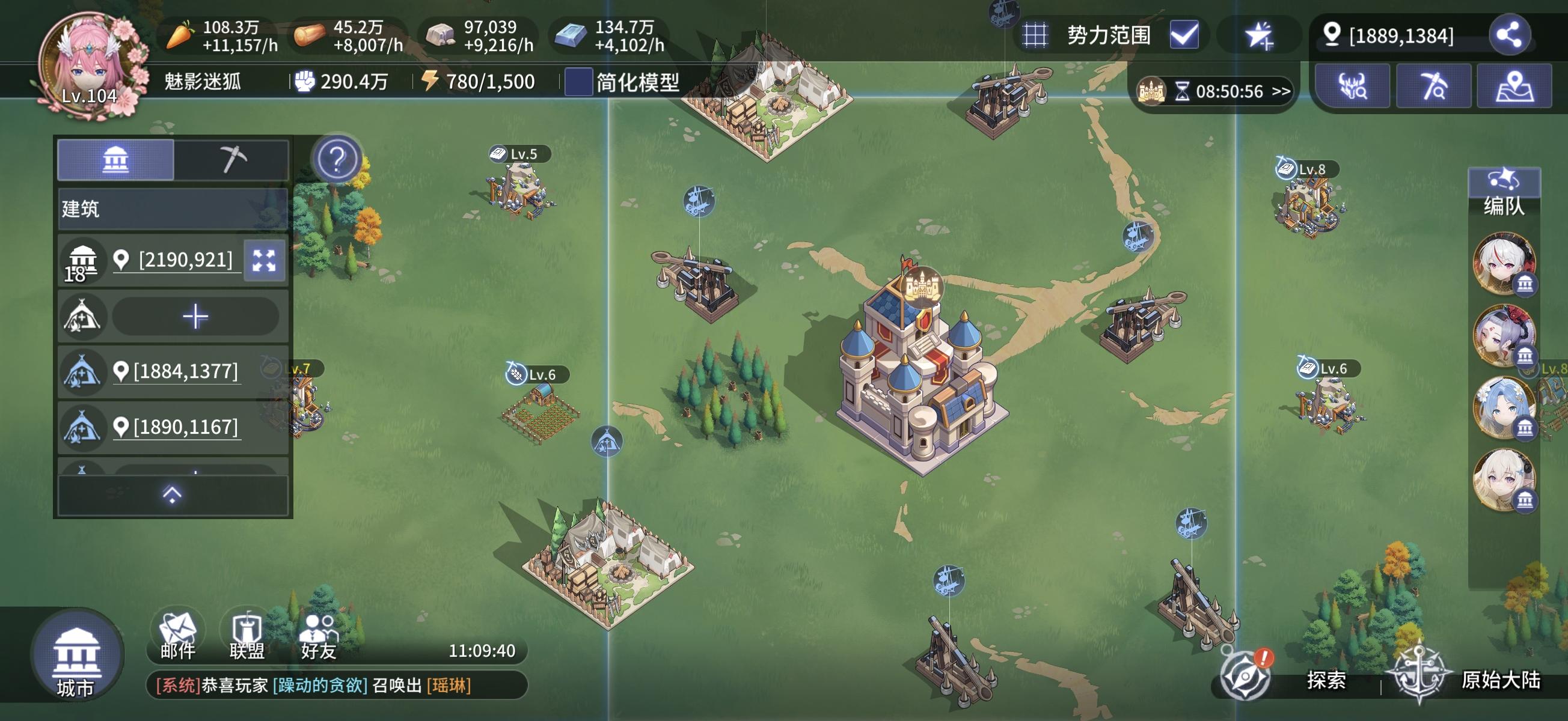Click the 780/1,500 energy bar
Screen dimensions: 1568x721
pos(481,81)
